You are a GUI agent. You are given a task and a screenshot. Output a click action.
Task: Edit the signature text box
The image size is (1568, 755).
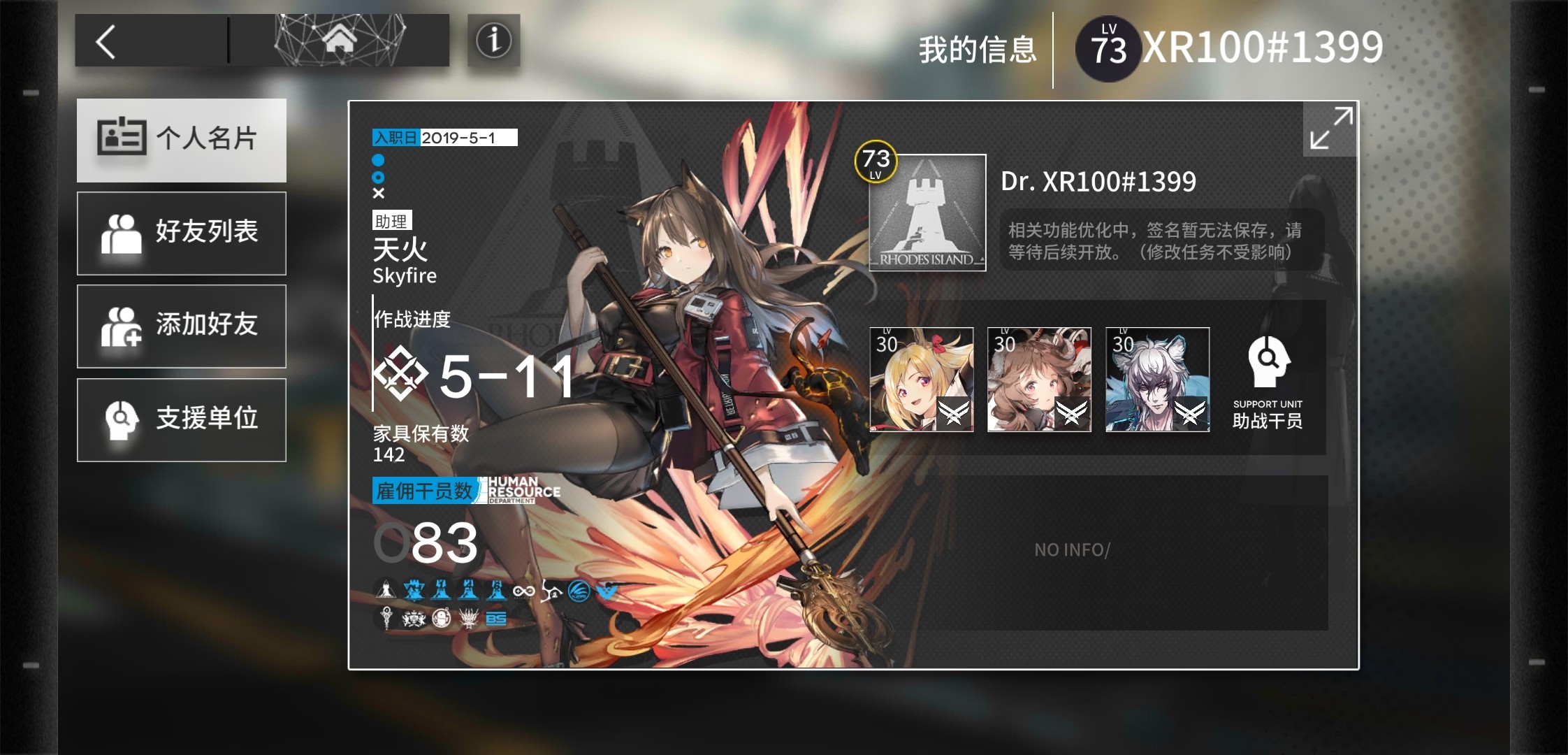(x=1160, y=240)
